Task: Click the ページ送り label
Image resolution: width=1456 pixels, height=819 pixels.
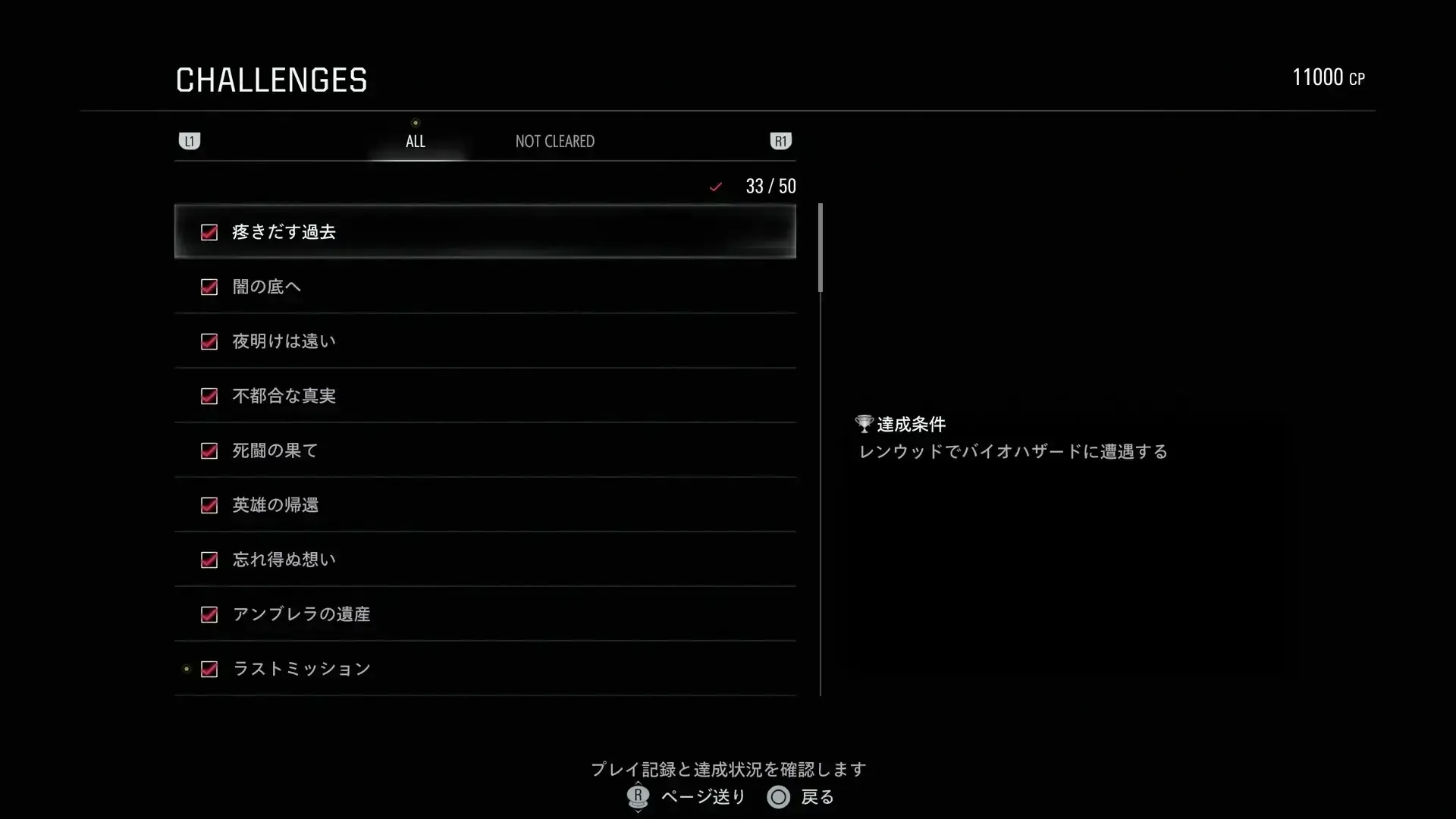Action: (x=703, y=797)
